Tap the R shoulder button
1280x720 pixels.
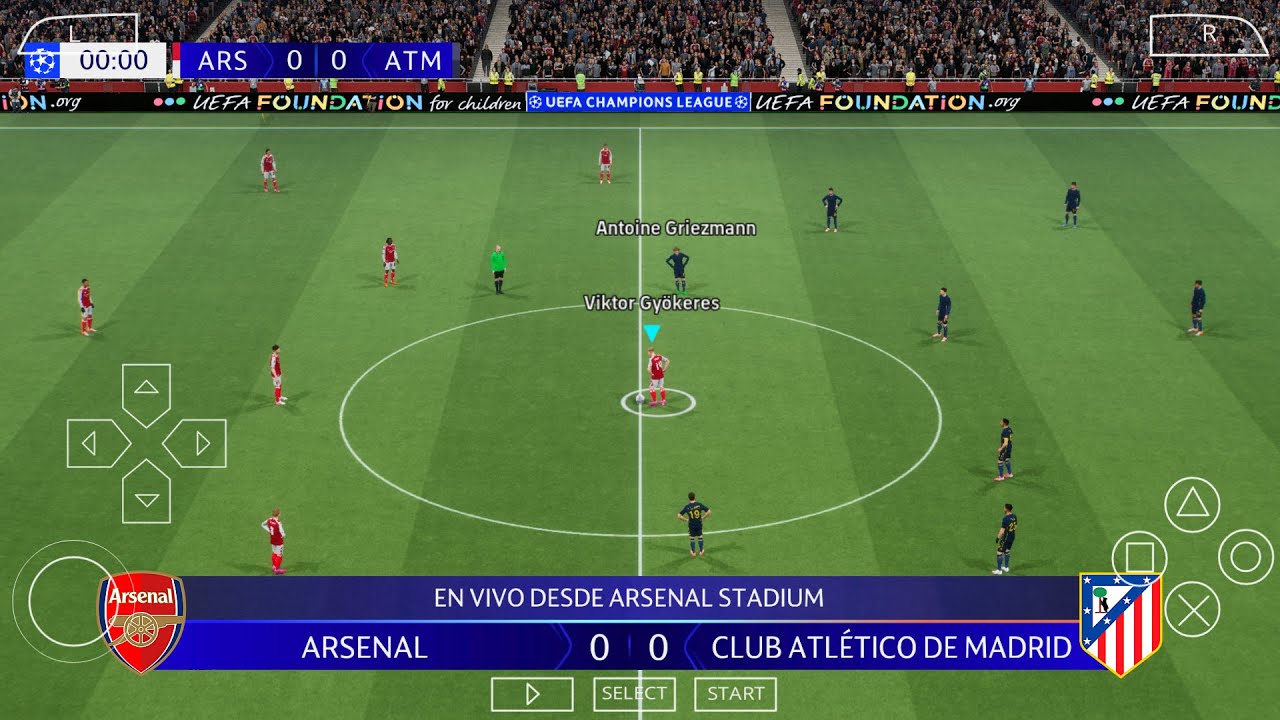(x=1208, y=34)
